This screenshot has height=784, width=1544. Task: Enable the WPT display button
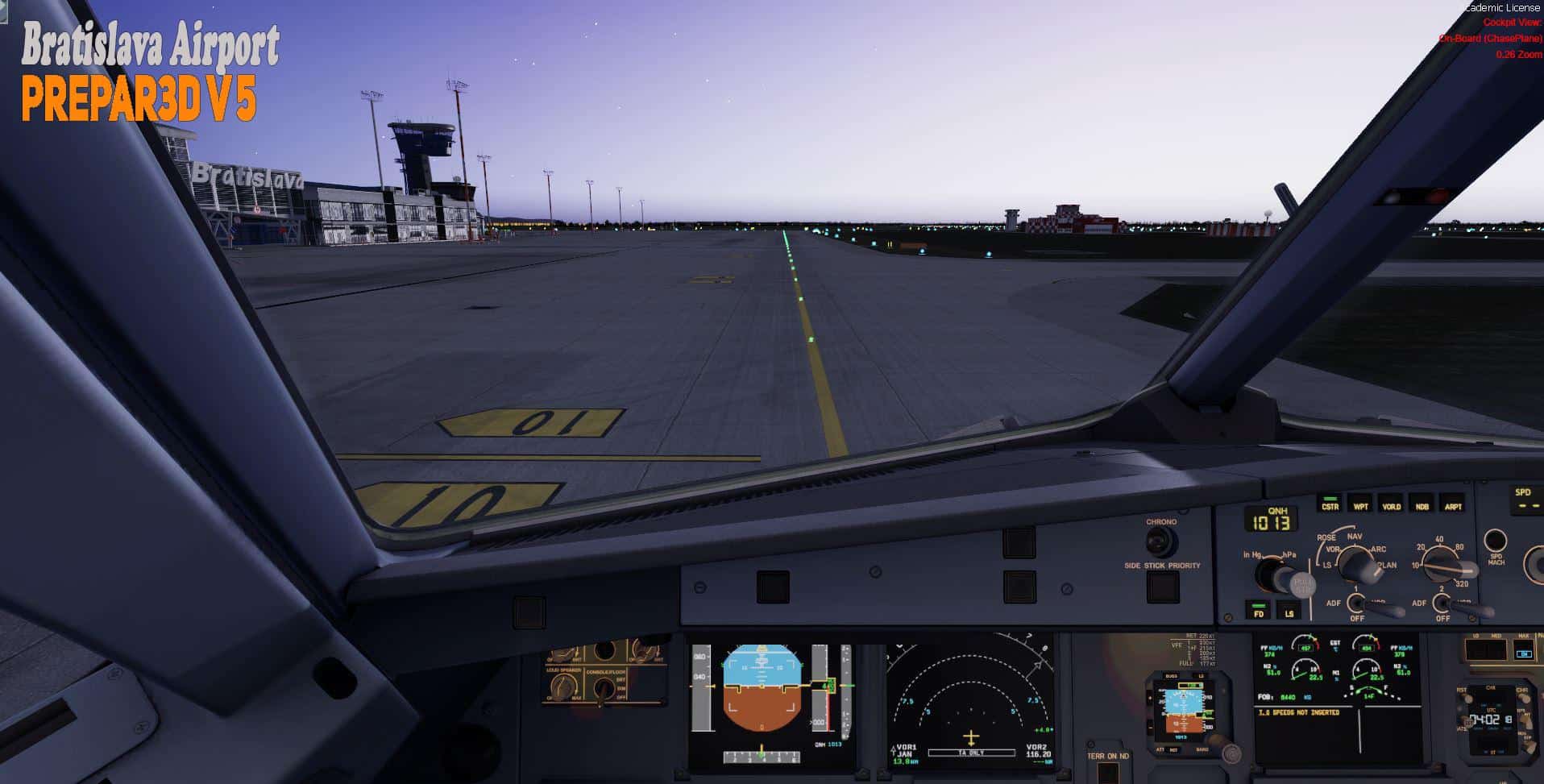(1360, 505)
